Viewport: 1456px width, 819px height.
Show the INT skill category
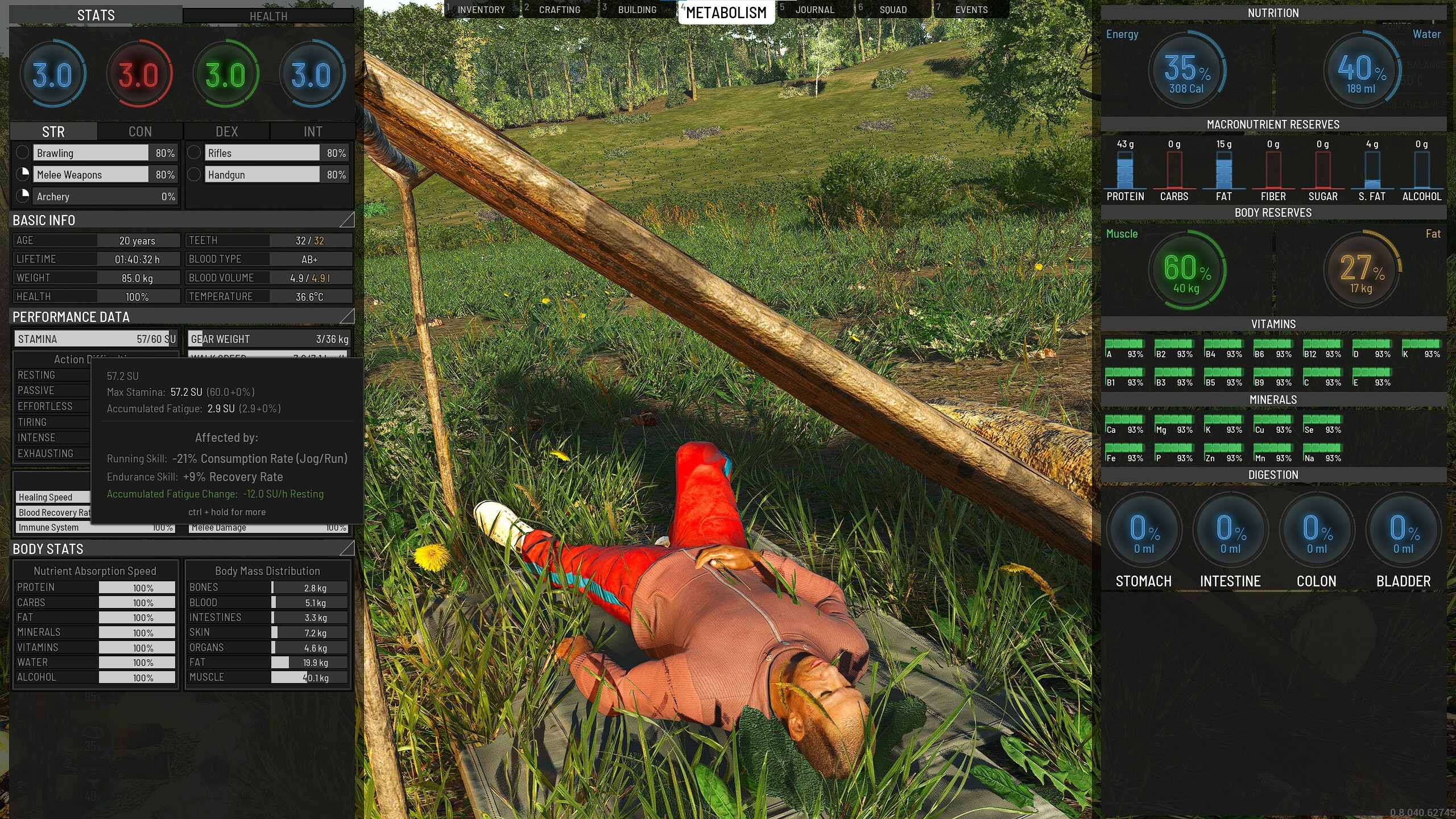point(313,132)
